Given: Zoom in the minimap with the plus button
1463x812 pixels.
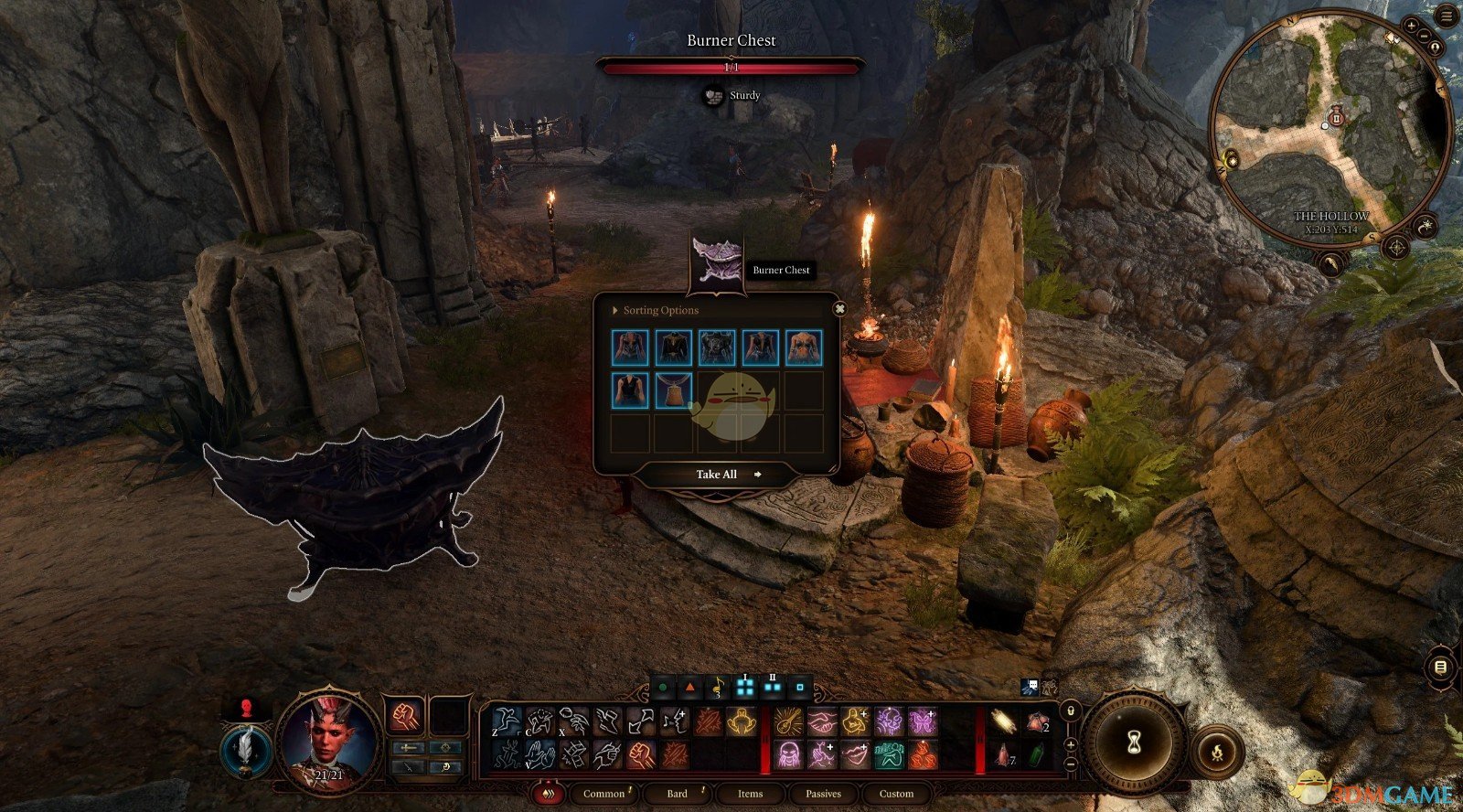Looking at the screenshot, I should click(1413, 27).
